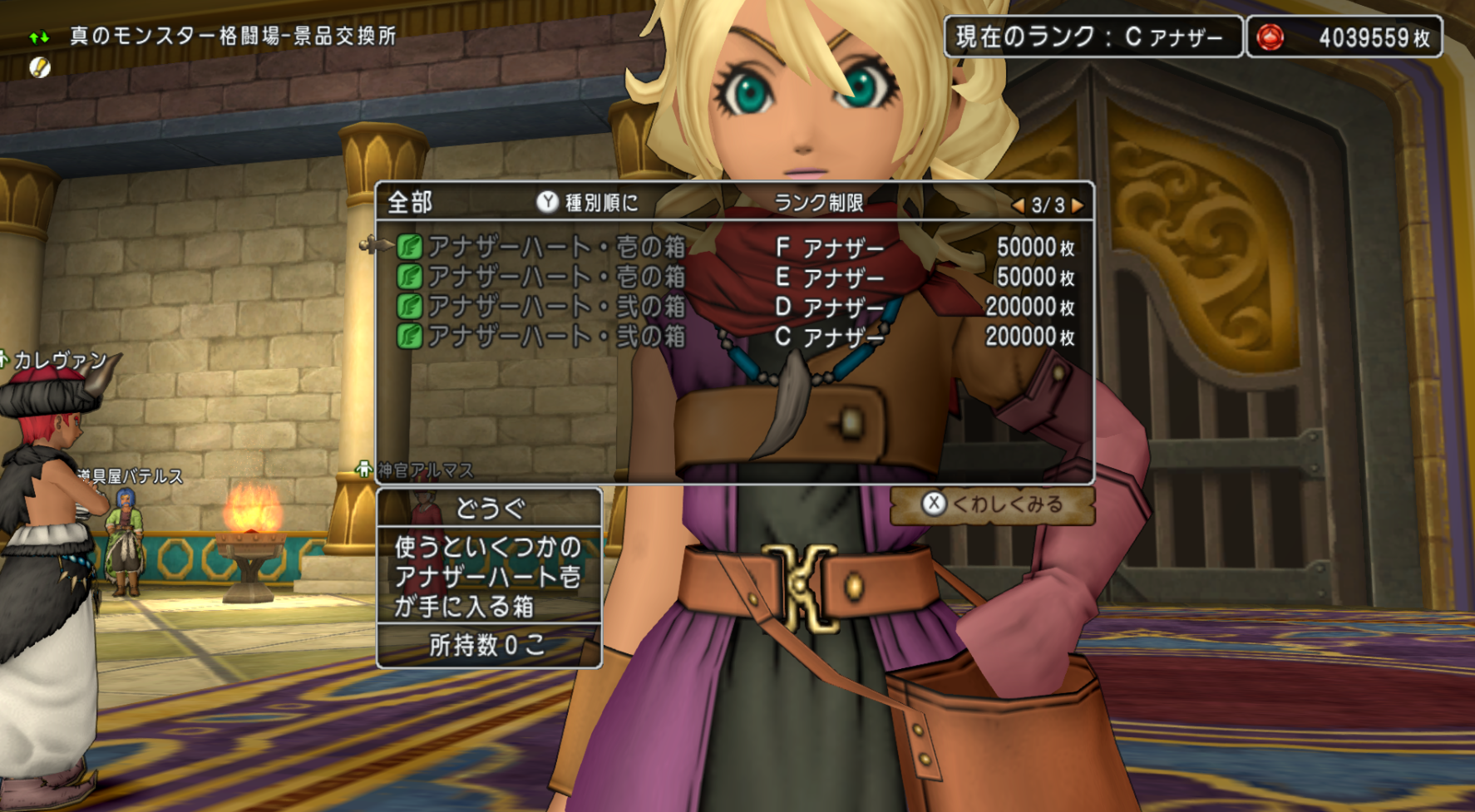
Task: Go to the next prize list page
Action: (1078, 205)
